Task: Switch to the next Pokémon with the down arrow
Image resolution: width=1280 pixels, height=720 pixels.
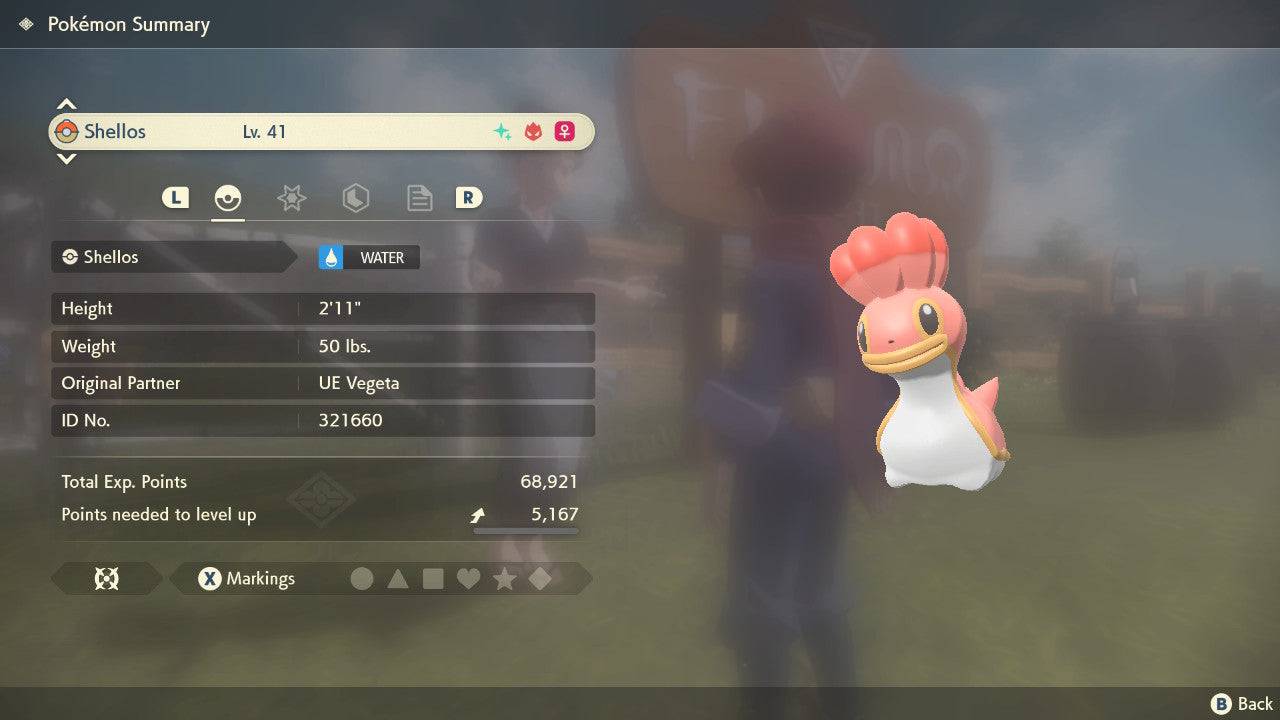Action: pos(66,158)
